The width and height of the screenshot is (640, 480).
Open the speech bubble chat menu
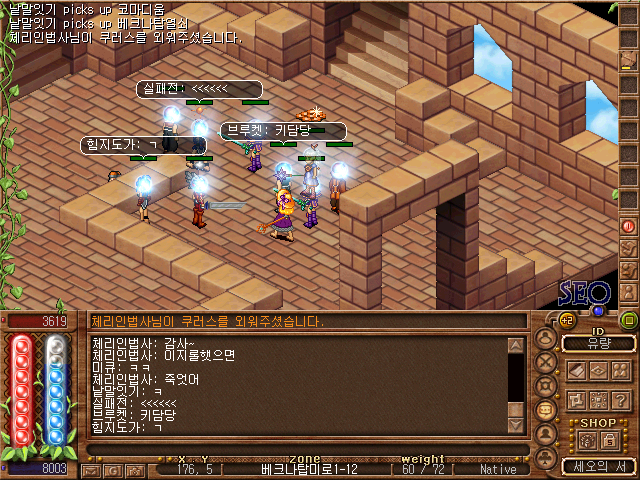[x=546, y=409]
